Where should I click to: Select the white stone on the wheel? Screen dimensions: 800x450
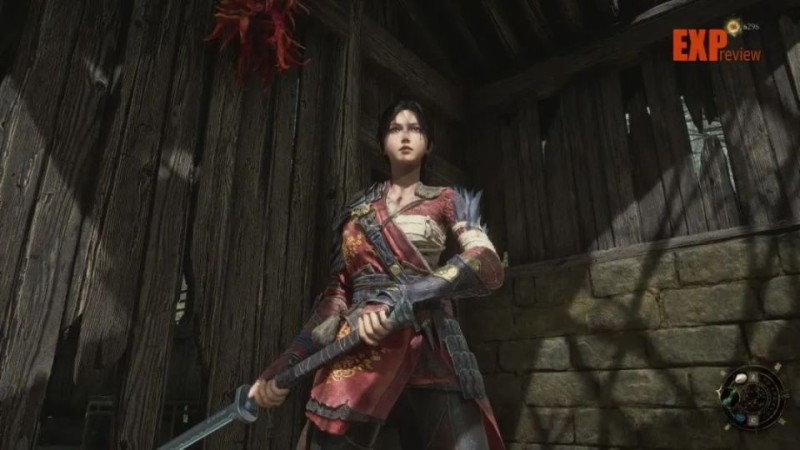[741, 378]
